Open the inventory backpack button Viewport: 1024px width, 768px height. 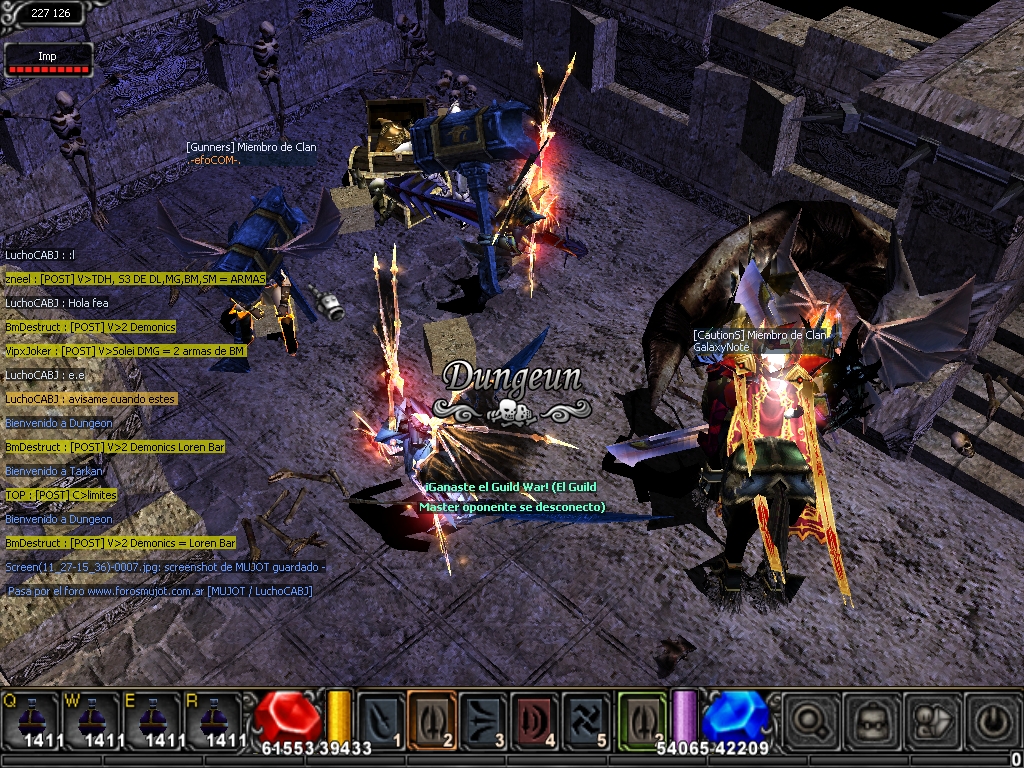coord(870,719)
